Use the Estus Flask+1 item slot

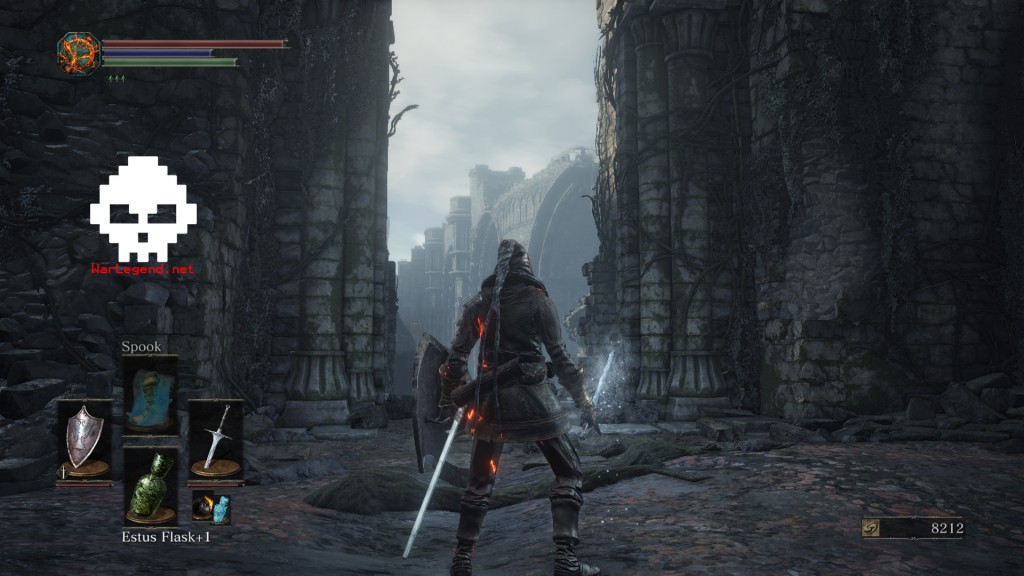point(150,486)
